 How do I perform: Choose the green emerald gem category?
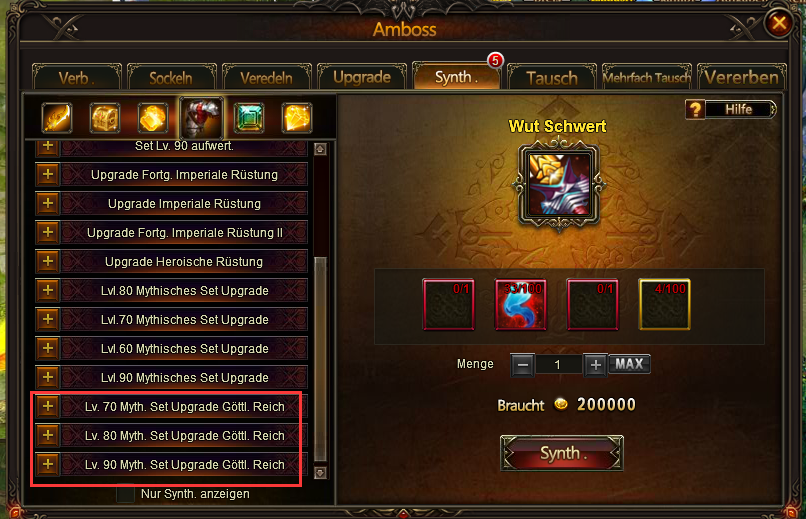click(x=249, y=118)
